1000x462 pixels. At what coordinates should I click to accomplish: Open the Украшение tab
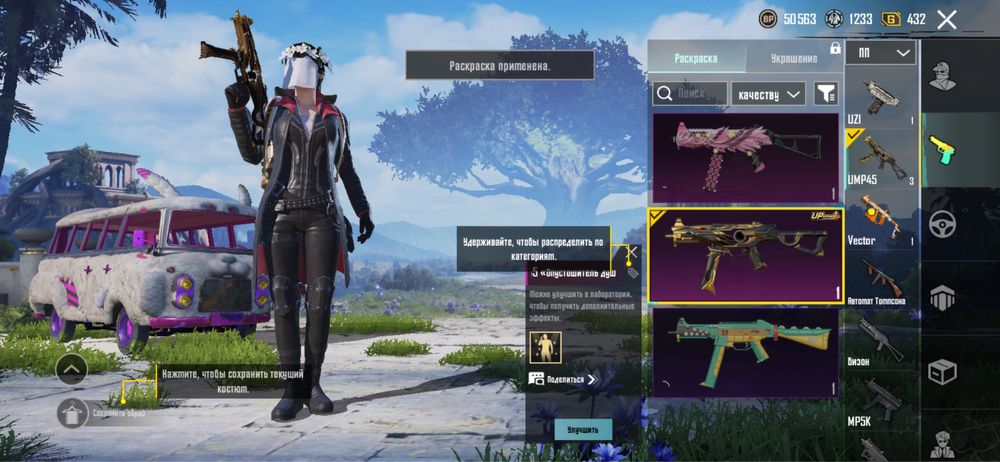pyautogui.click(x=793, y=58)
